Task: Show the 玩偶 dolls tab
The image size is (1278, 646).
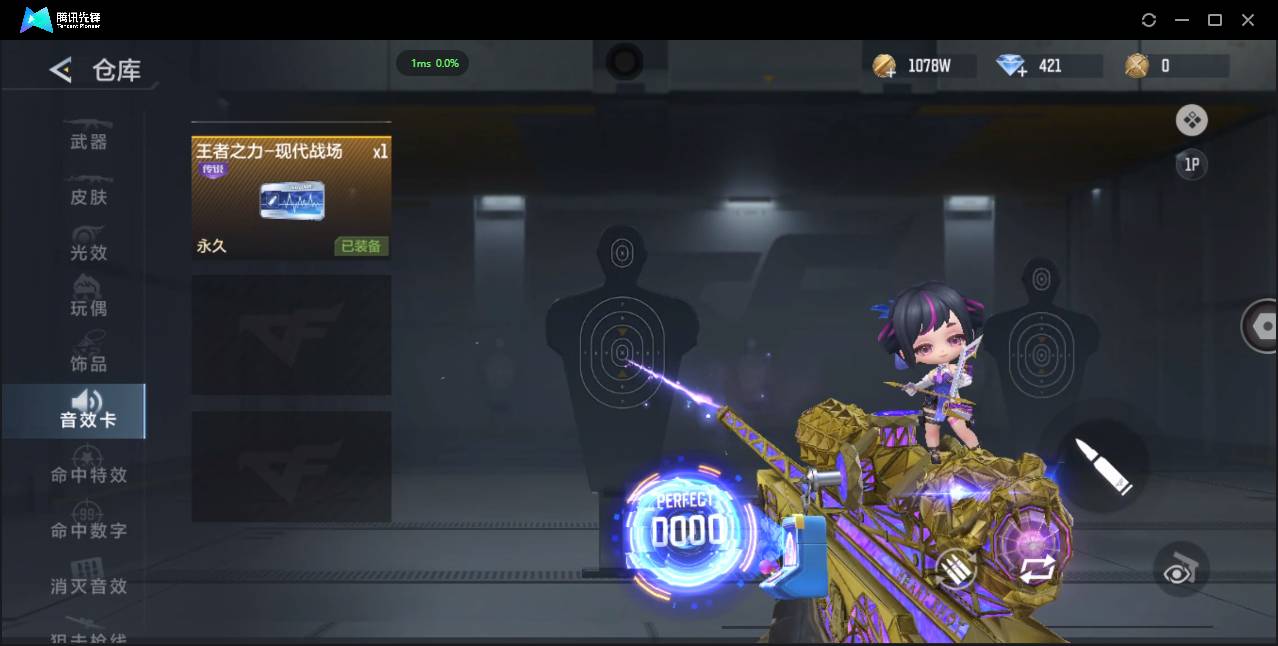Action: 88,307
